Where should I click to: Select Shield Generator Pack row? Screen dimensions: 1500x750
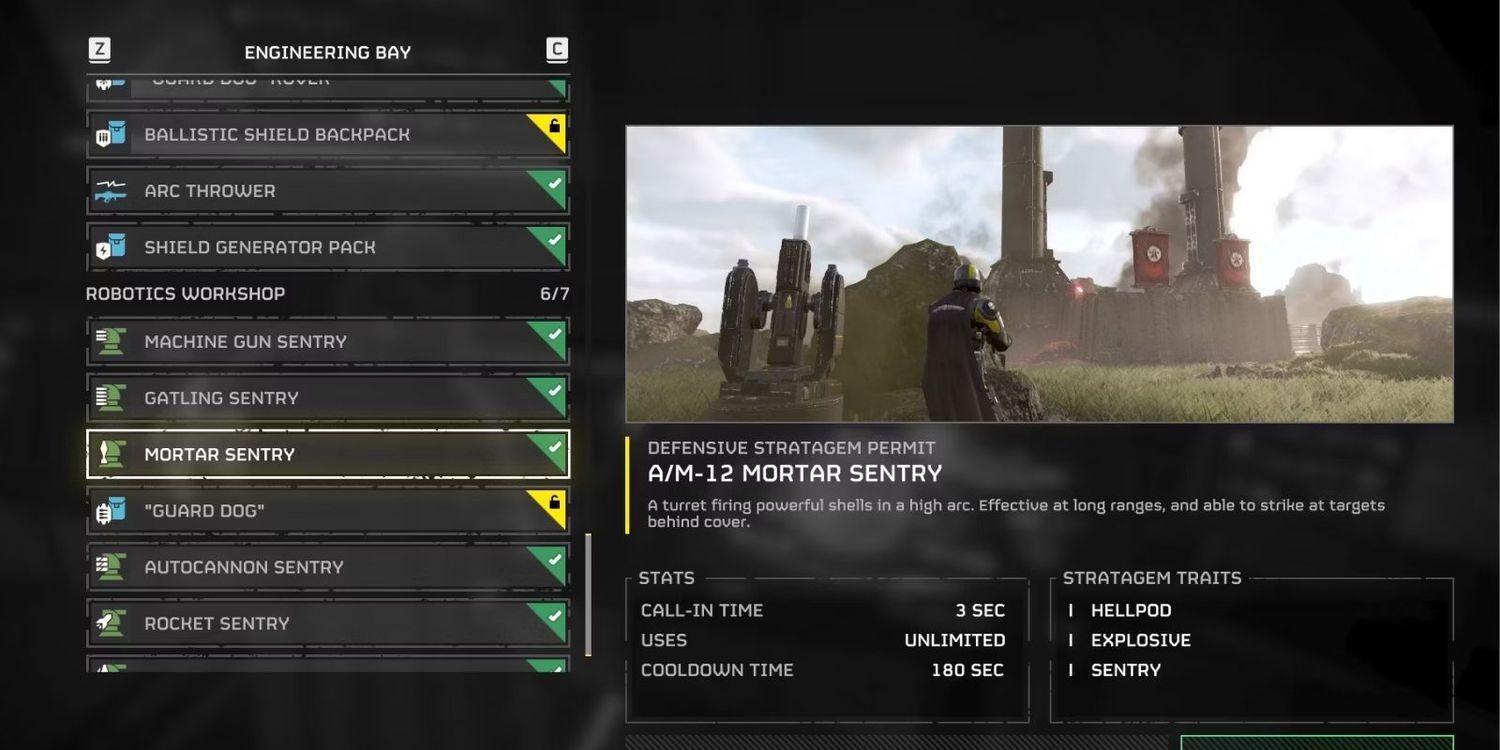(x=328, y=247)
